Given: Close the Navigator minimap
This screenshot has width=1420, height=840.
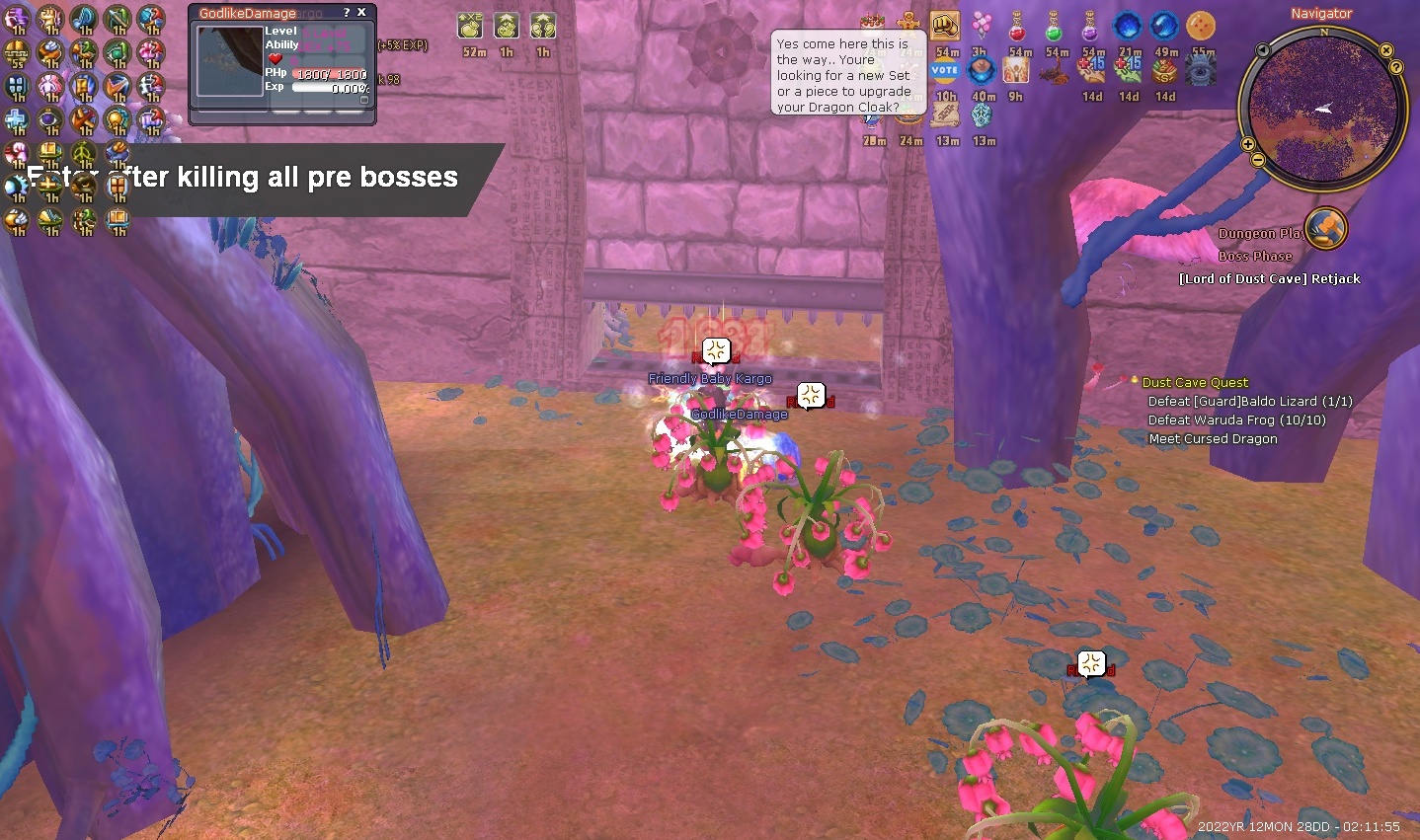Looking at the screenshot, I should click(x=1386, y=50).
